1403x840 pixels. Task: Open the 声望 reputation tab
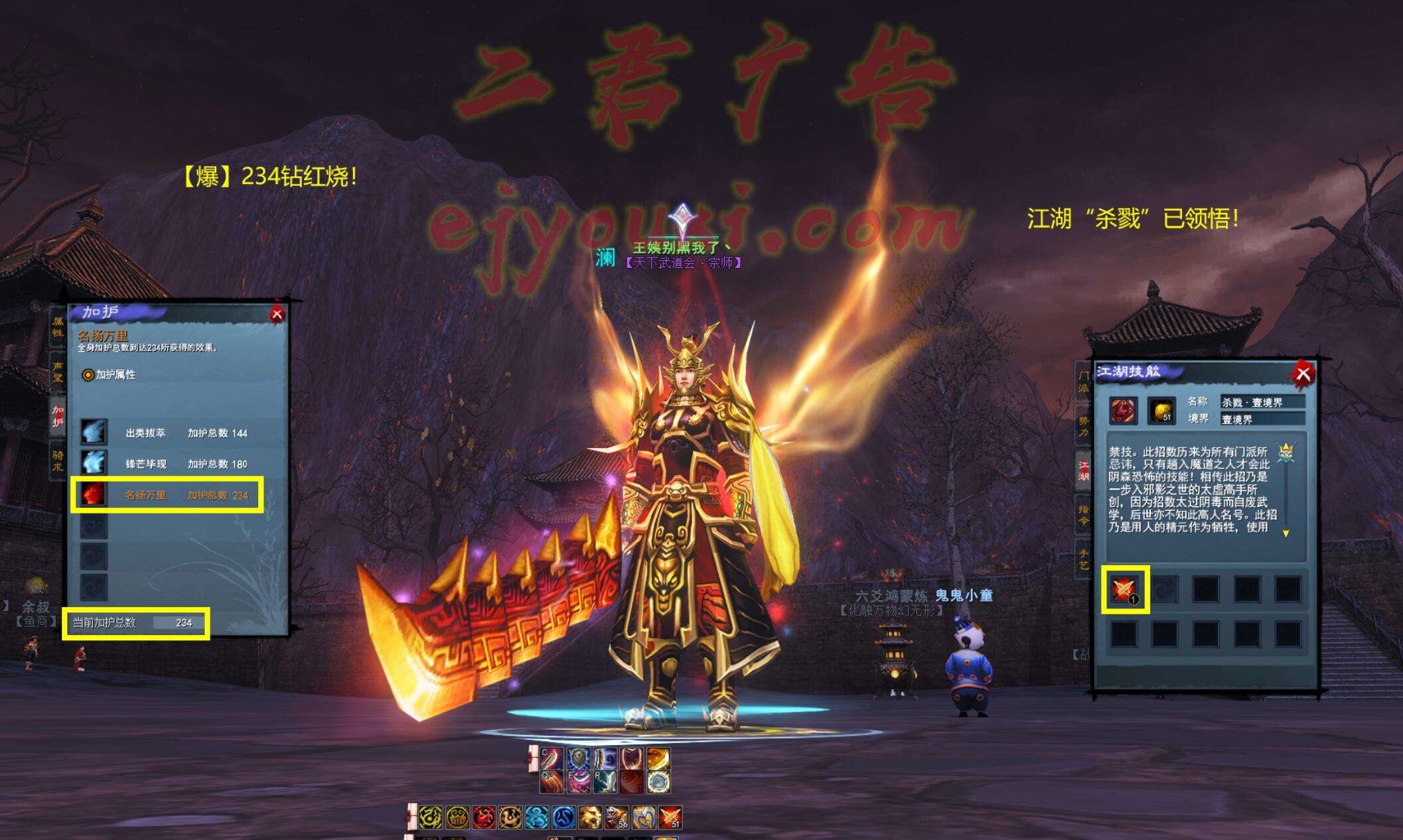tap(58, 372)
